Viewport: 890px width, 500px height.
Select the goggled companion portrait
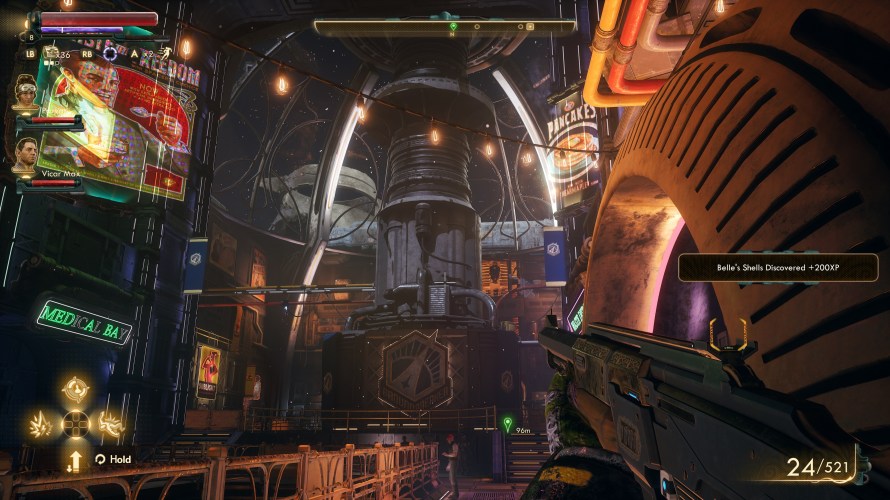pyautogui.click(x=26, y=92)
